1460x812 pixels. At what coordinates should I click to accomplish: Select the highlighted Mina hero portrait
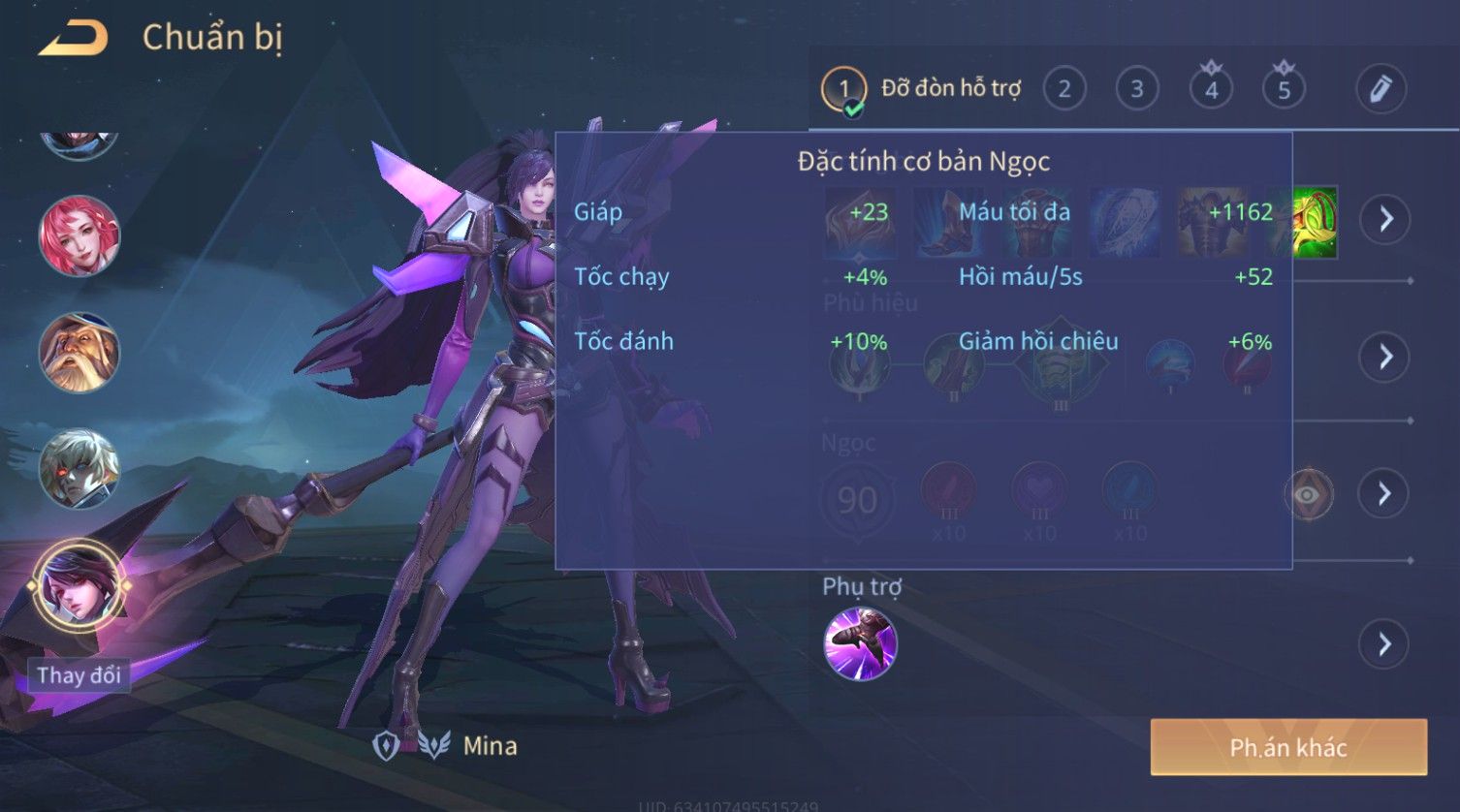[79, 585]
